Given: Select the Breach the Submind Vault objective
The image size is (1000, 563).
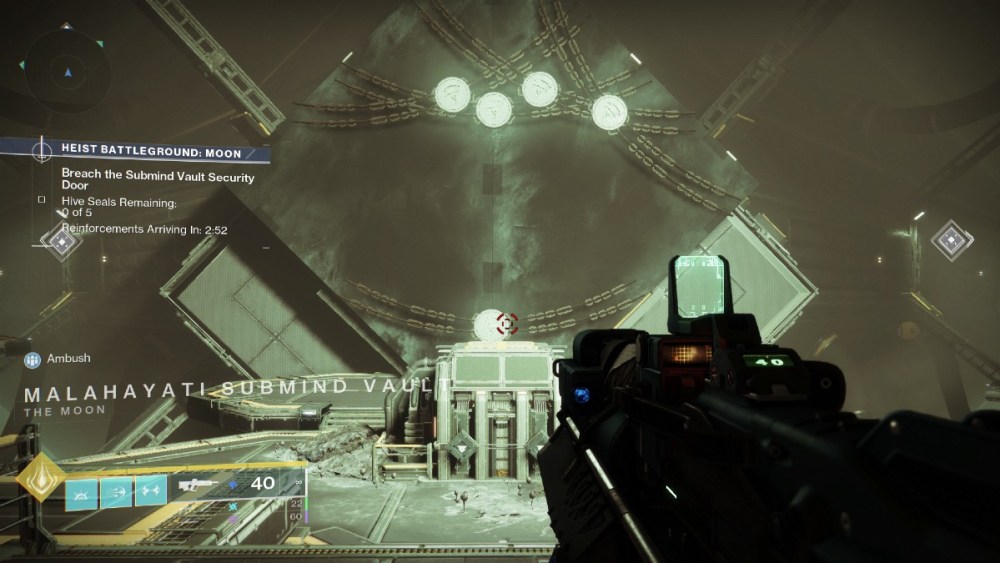Looking at the screenshot, I should (158, 181).
